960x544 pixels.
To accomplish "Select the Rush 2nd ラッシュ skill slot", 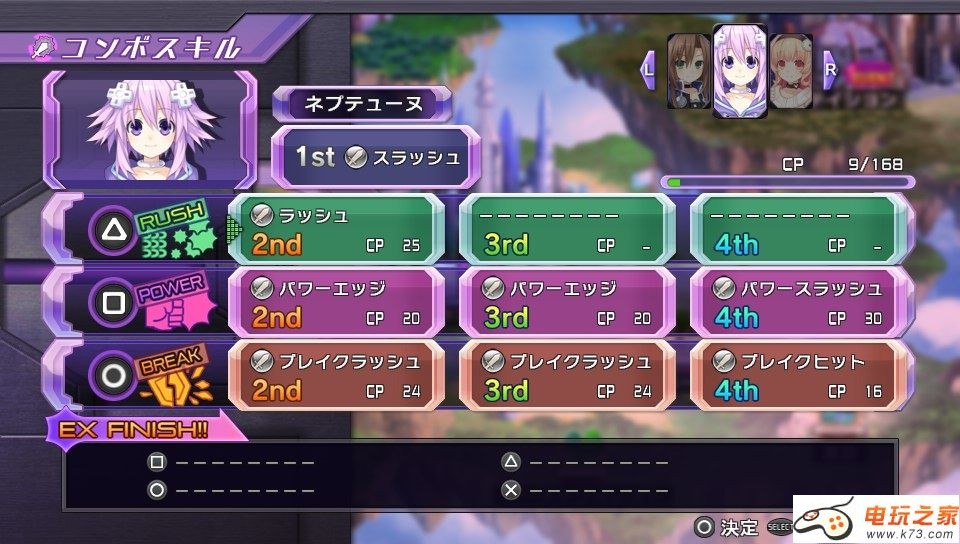I will (336, 230).
